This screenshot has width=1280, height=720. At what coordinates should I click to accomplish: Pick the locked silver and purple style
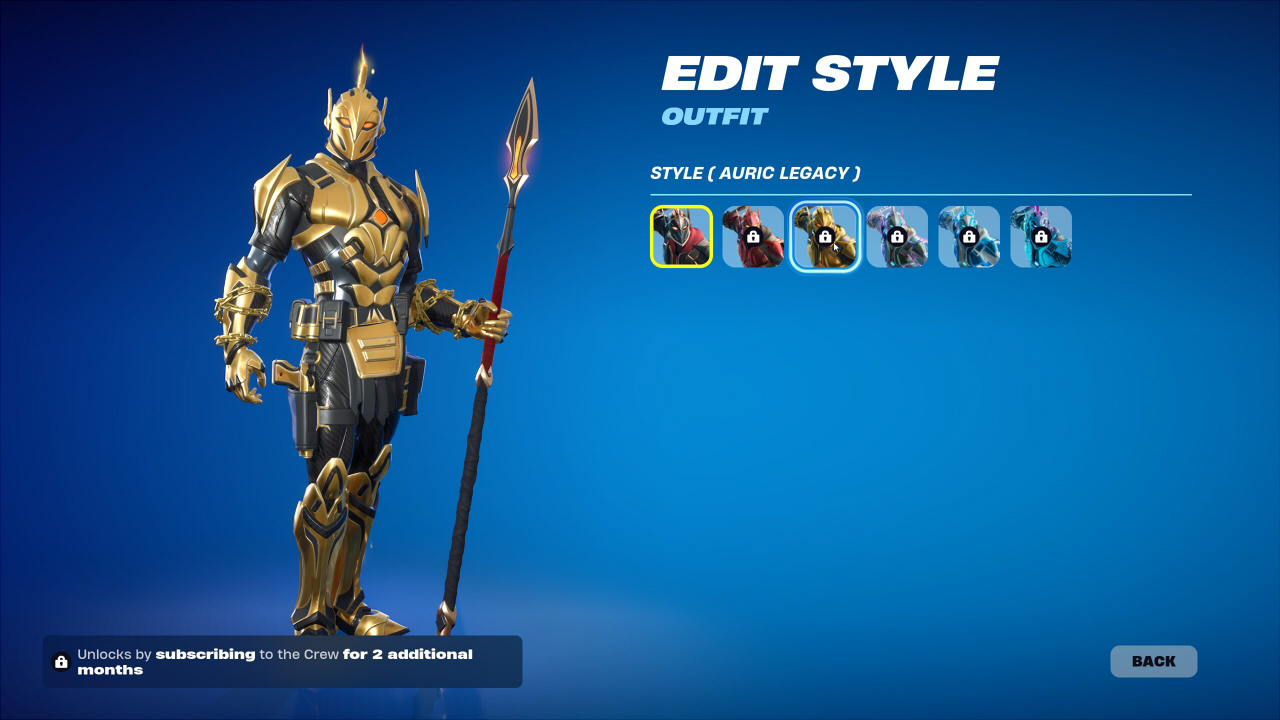(897, 237)
